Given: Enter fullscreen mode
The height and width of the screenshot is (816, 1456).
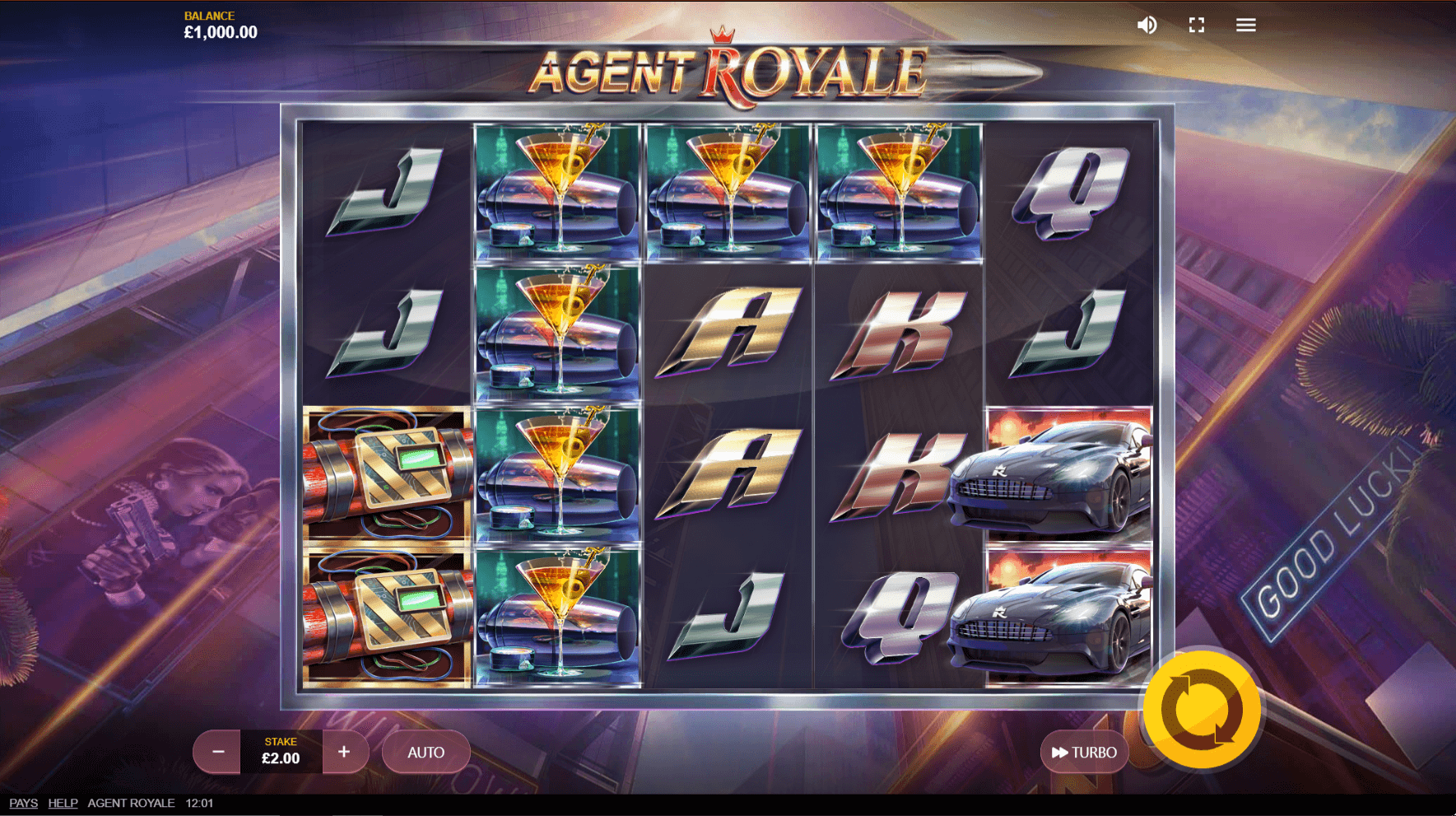Looking at the screenshot, I should [1197, 25].
